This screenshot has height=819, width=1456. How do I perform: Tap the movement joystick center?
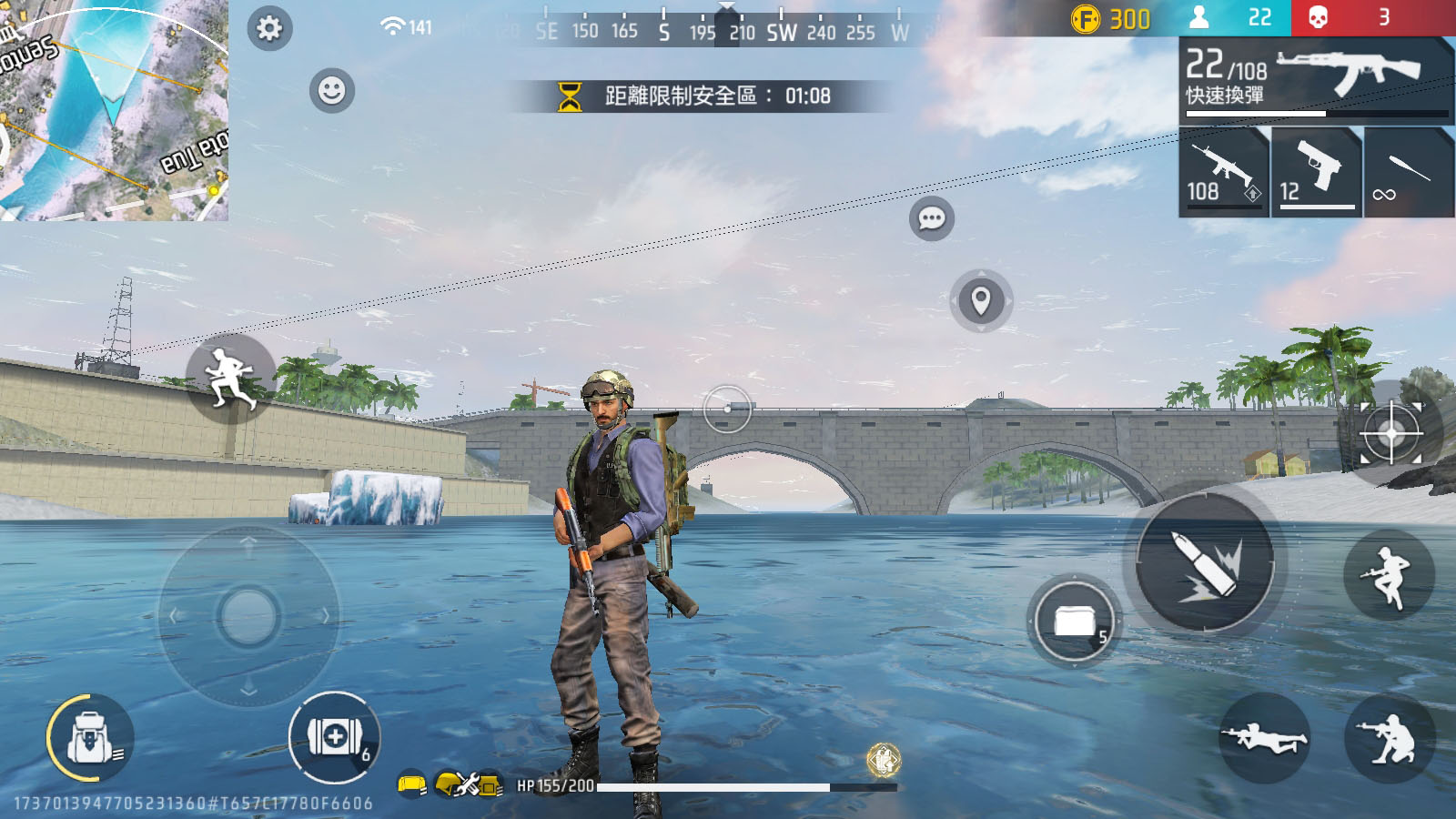(248, 616)
